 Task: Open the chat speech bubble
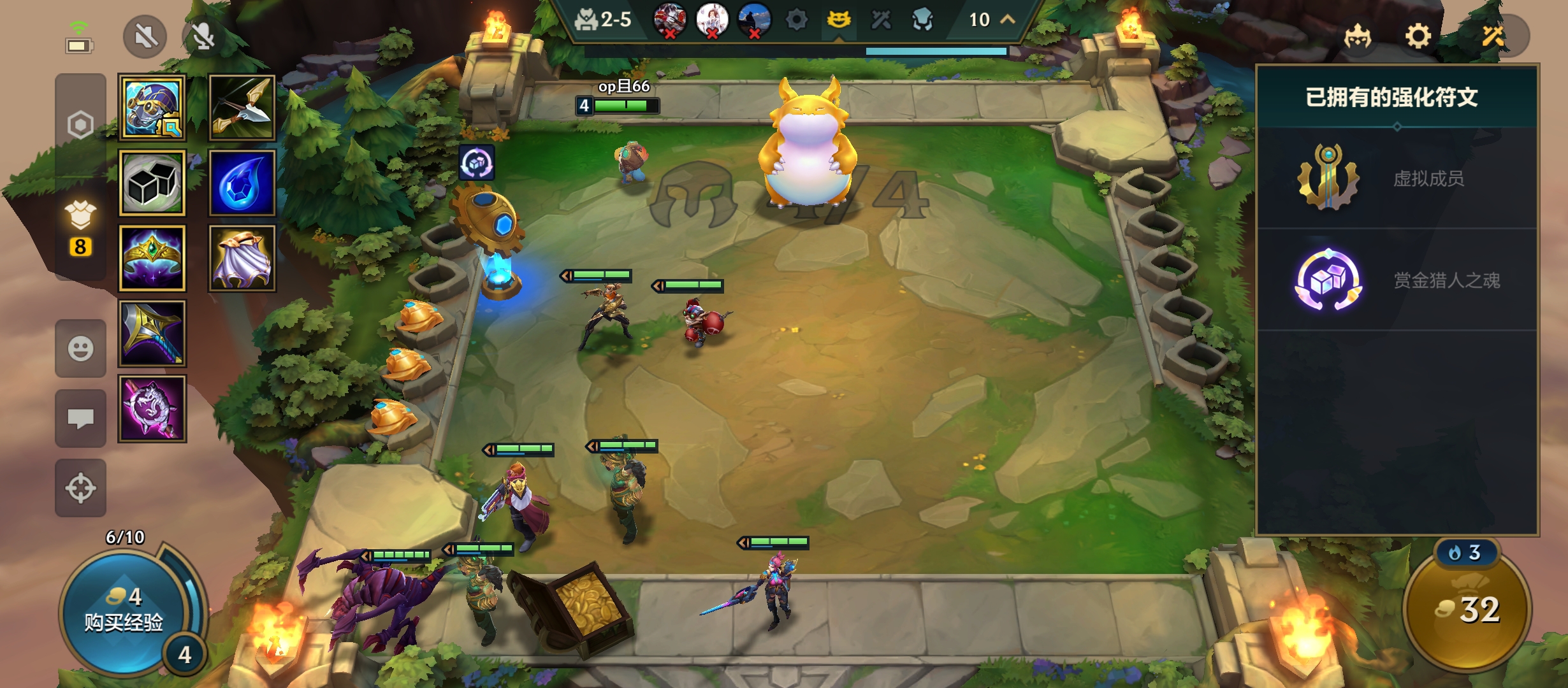point(80,419)
